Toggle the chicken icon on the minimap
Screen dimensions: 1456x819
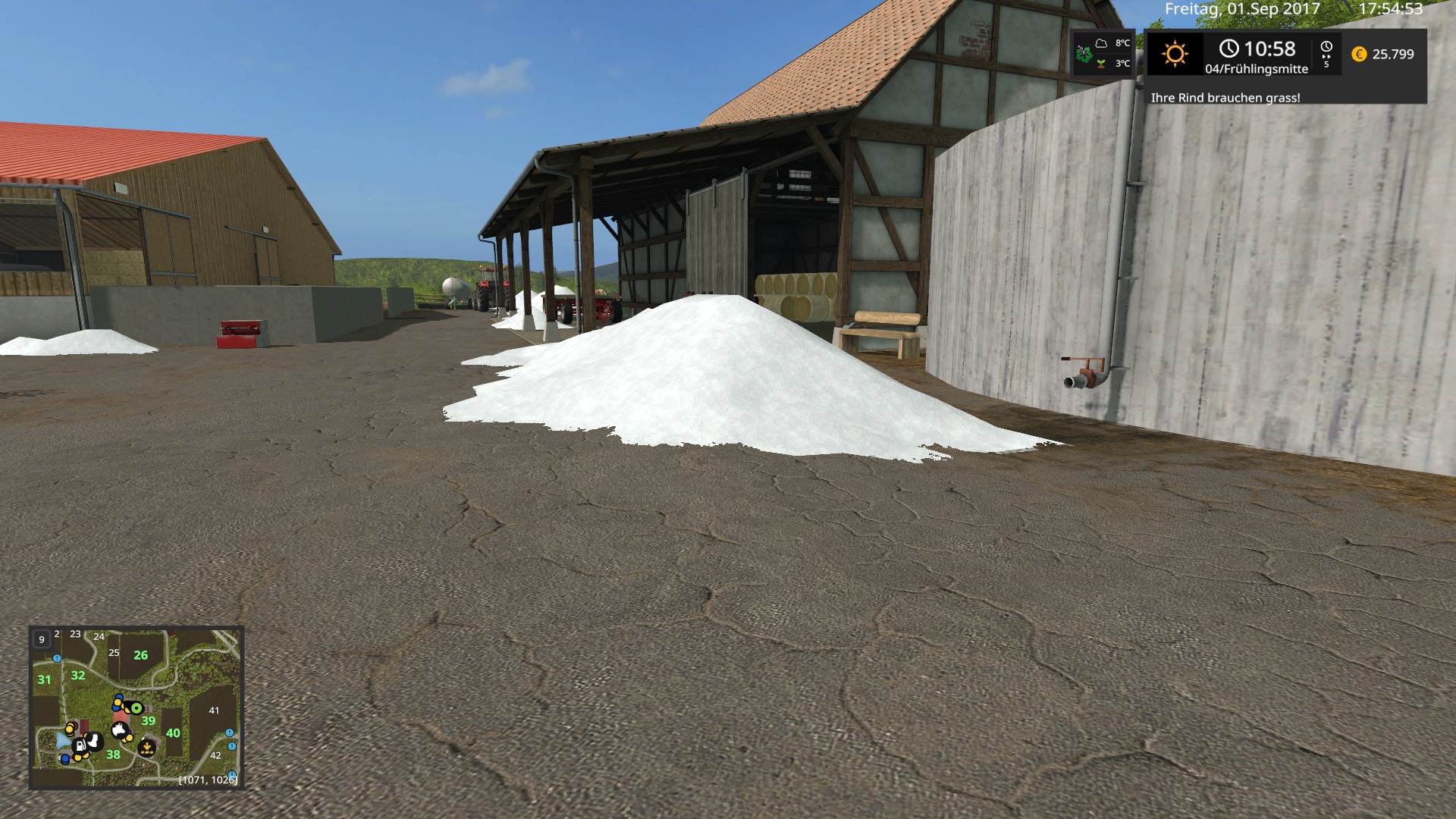[94, 741]
